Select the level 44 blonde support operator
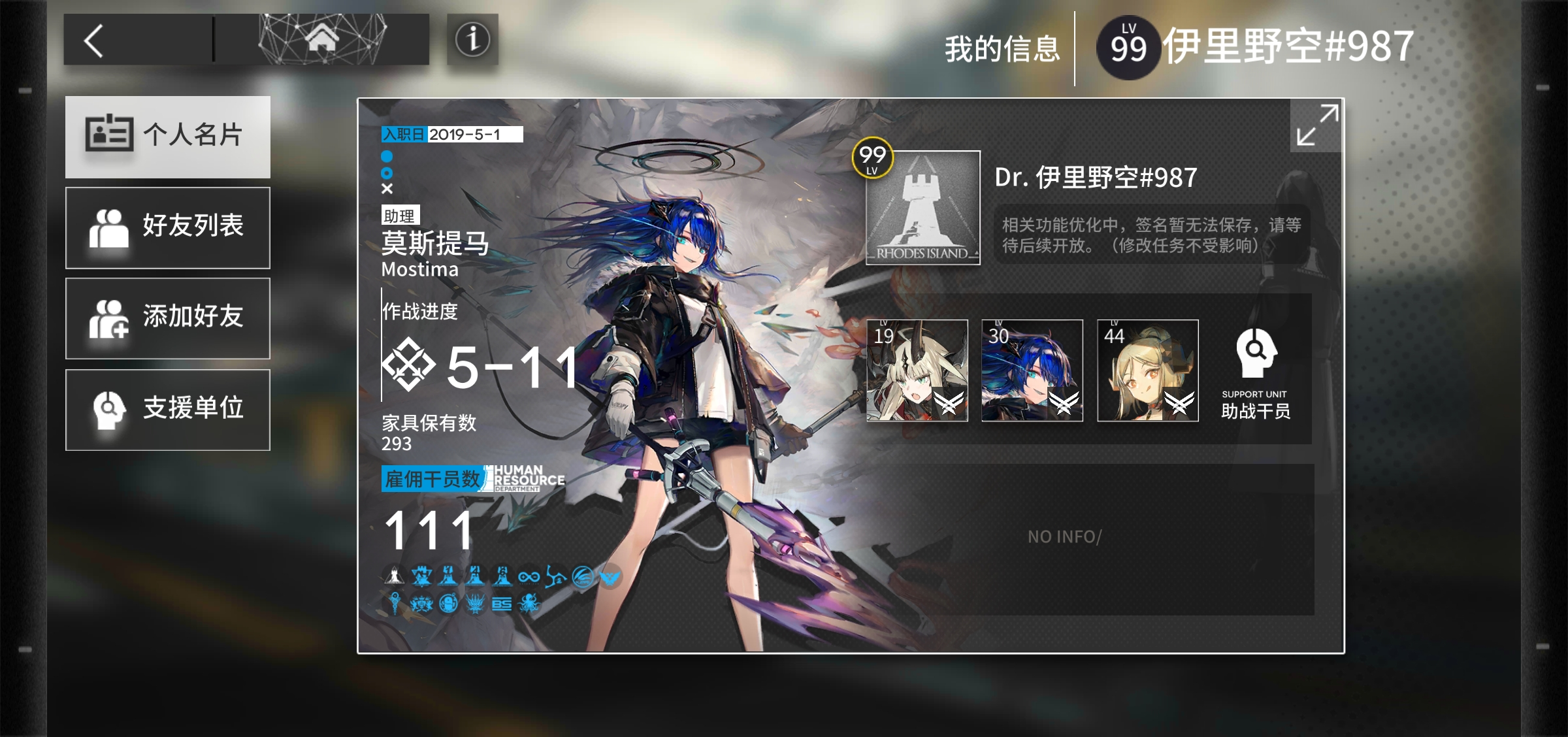The height and width of the screenshot is (737, 1568). click(1148, 370)
